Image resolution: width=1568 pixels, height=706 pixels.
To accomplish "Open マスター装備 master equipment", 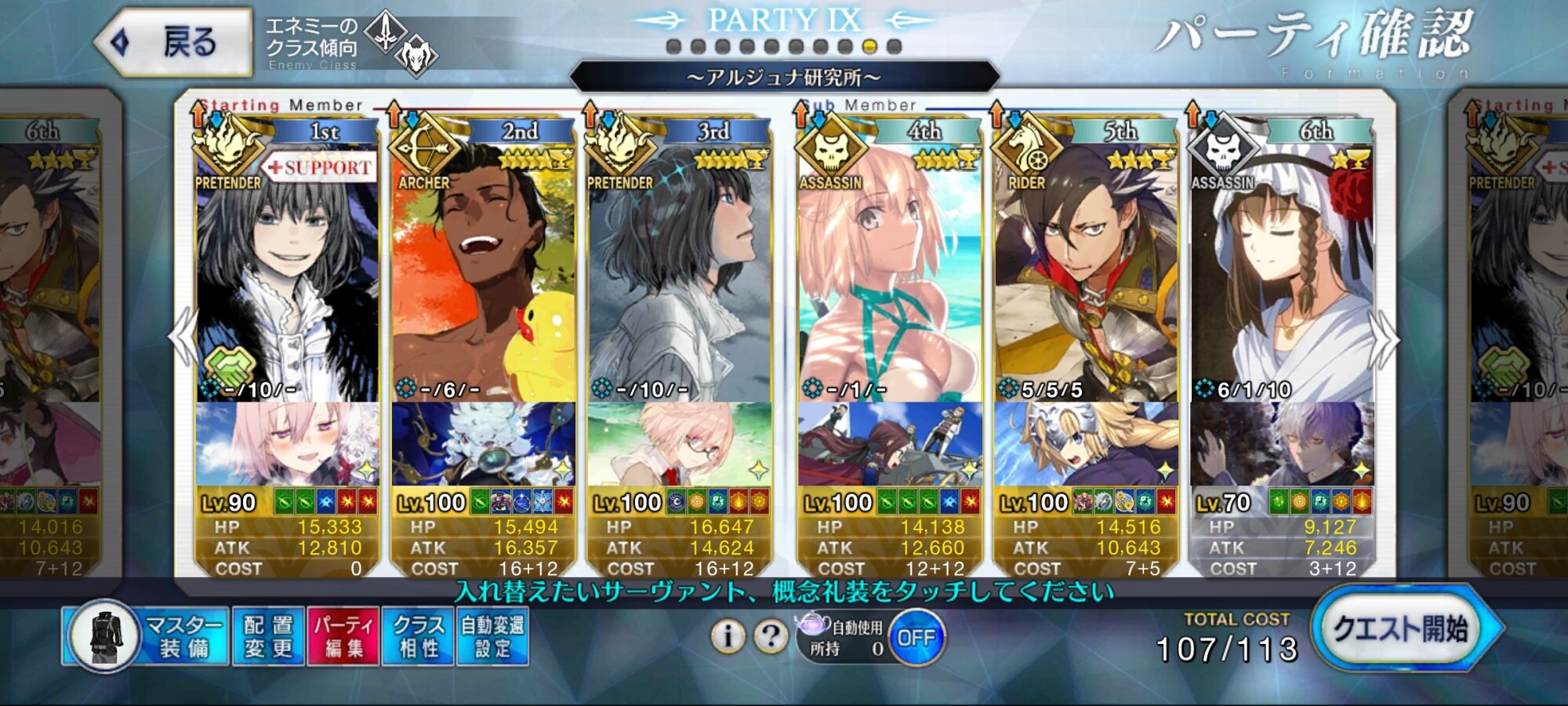I will (147, 636).
